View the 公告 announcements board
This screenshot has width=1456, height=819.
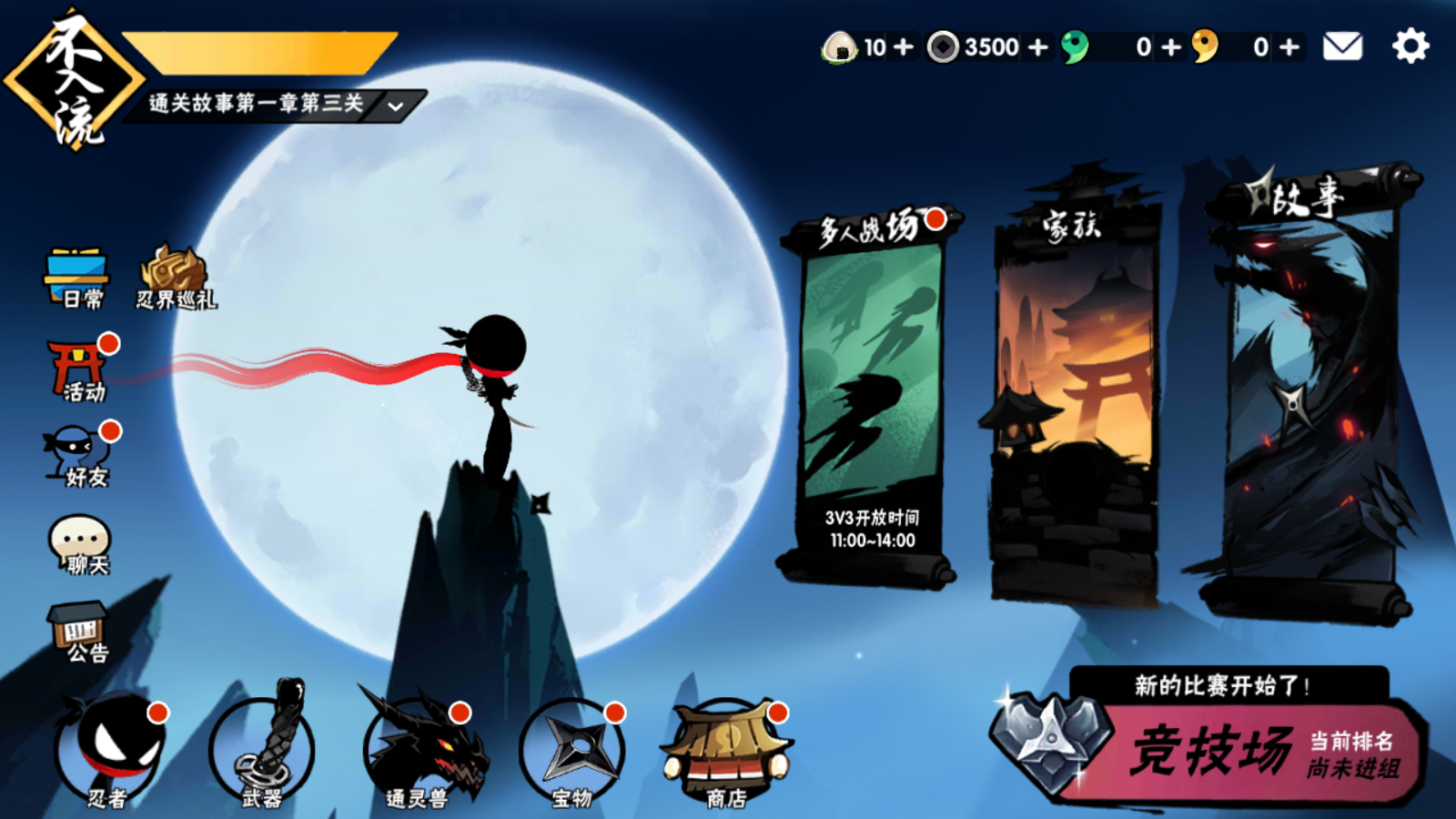point(80,631)
